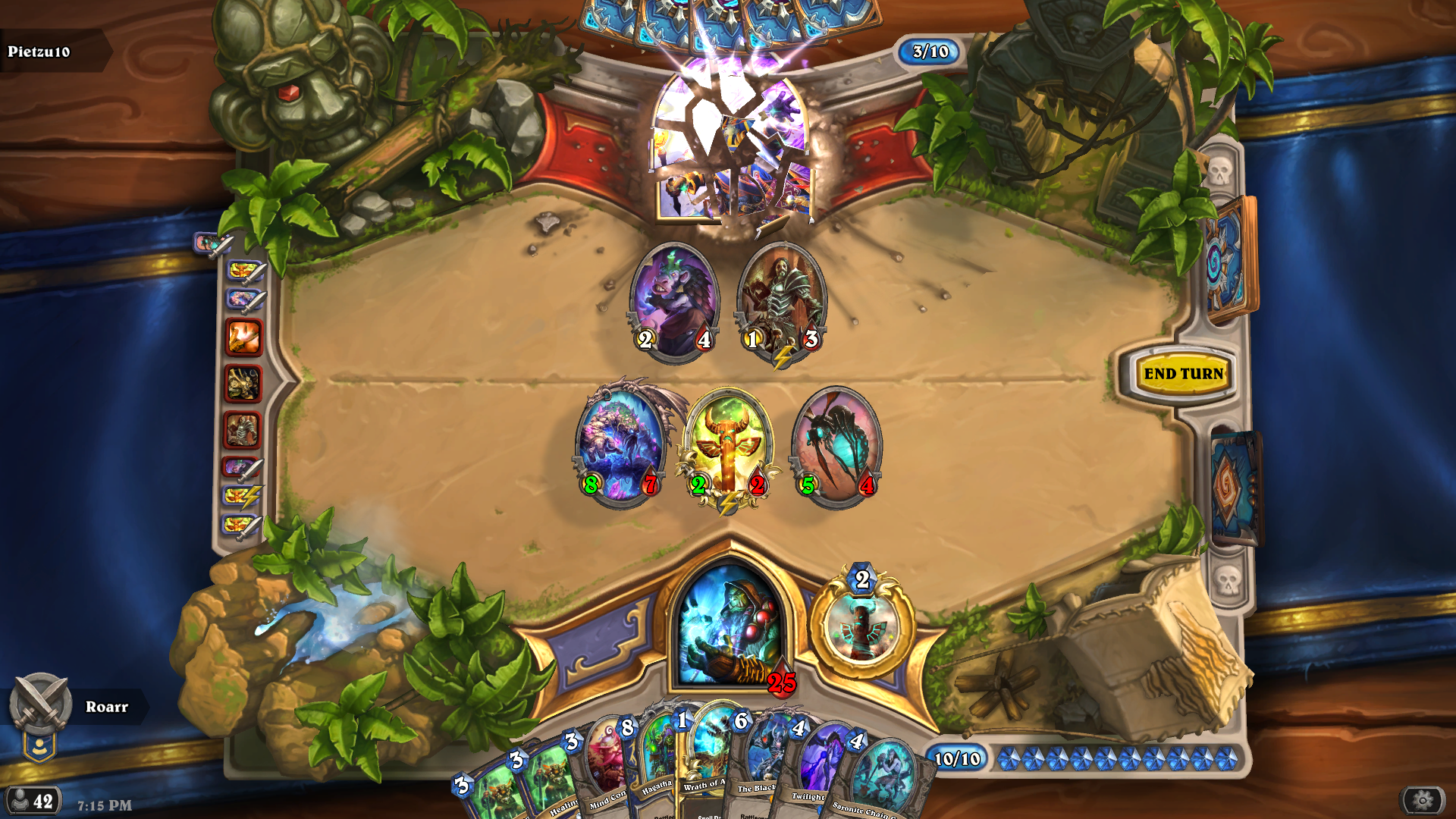This screenshot has height=819, width=1456.
Task: Click the END TURN button
Action: 1183,373
